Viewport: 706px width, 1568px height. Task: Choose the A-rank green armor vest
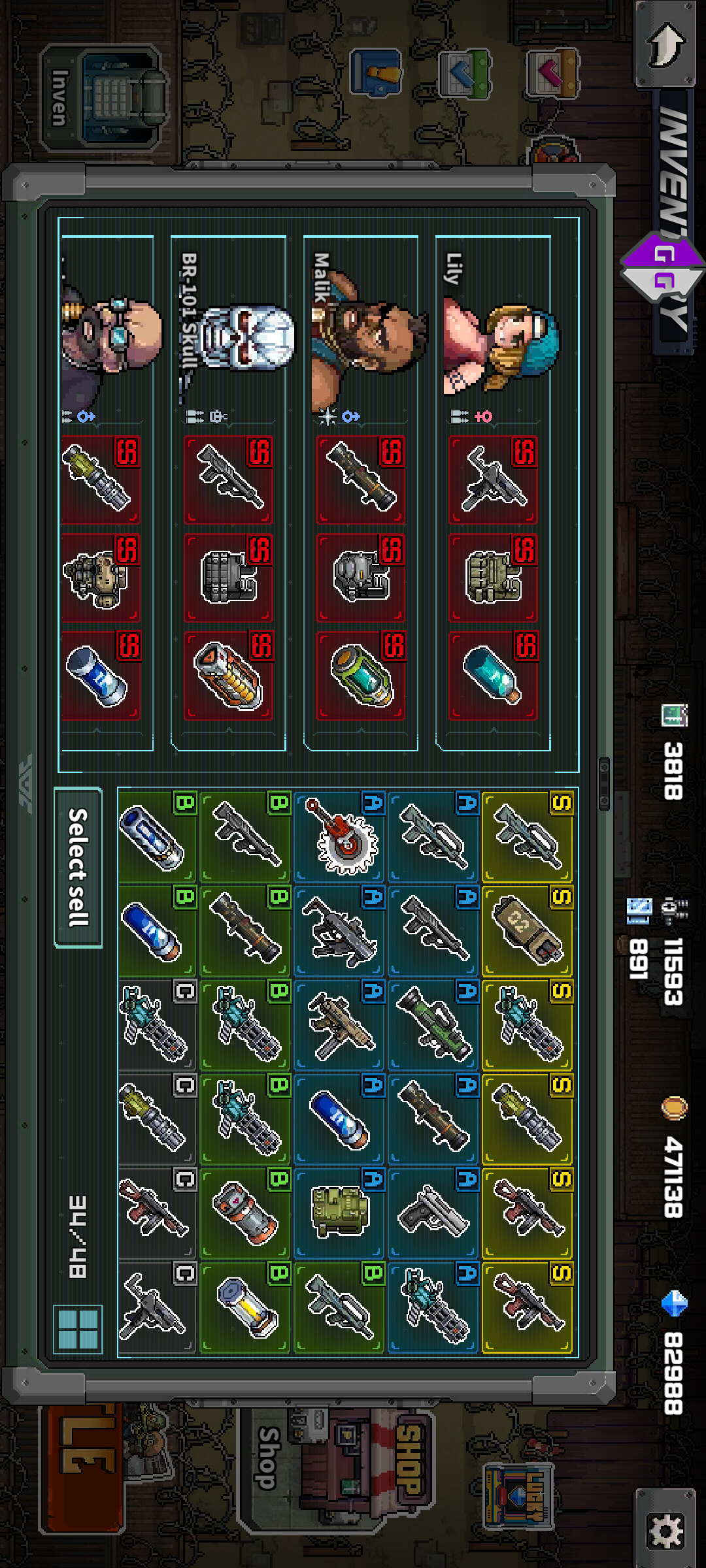340,1213
